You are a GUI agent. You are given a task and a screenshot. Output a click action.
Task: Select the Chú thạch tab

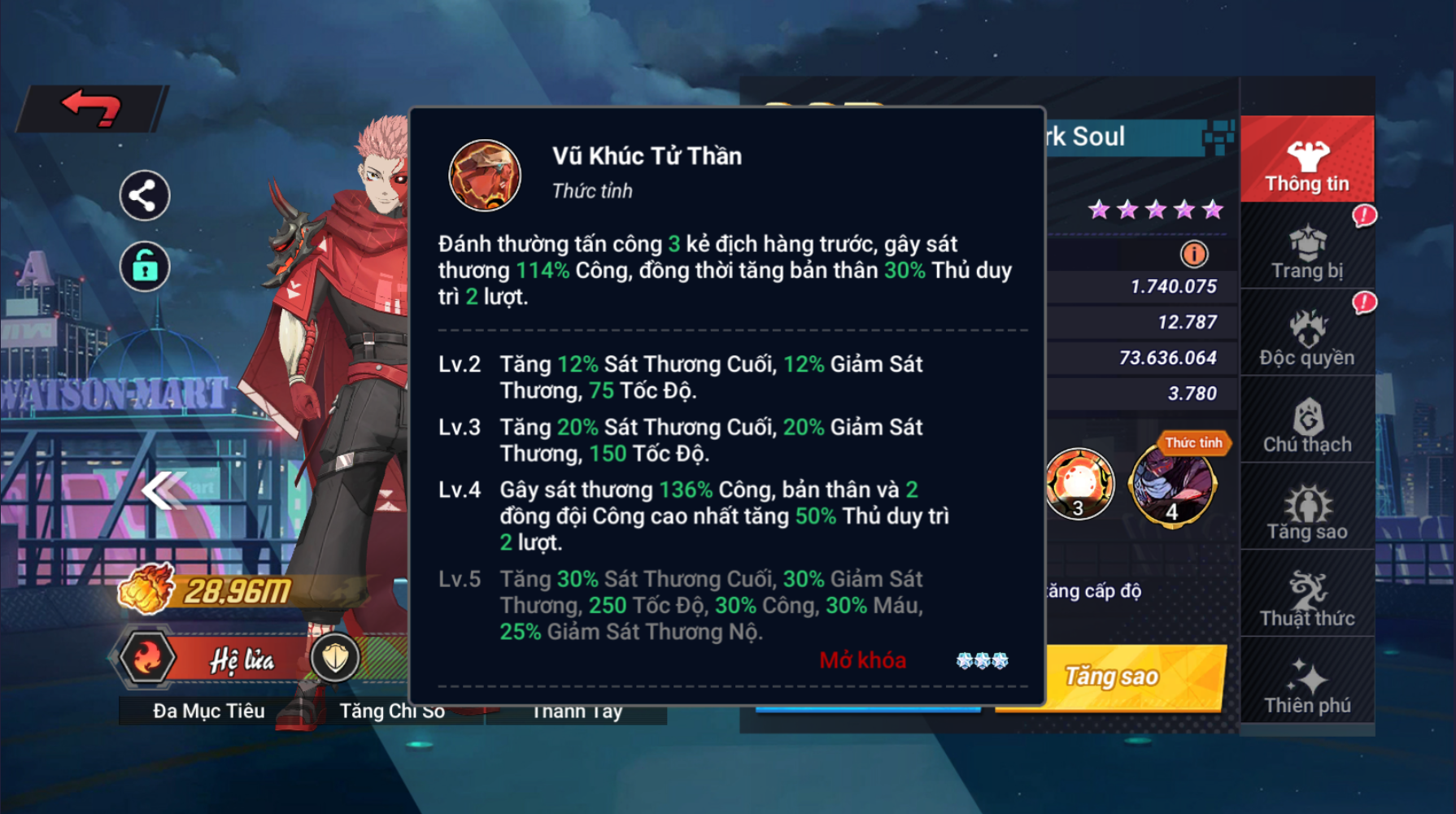click(1306, 425)
